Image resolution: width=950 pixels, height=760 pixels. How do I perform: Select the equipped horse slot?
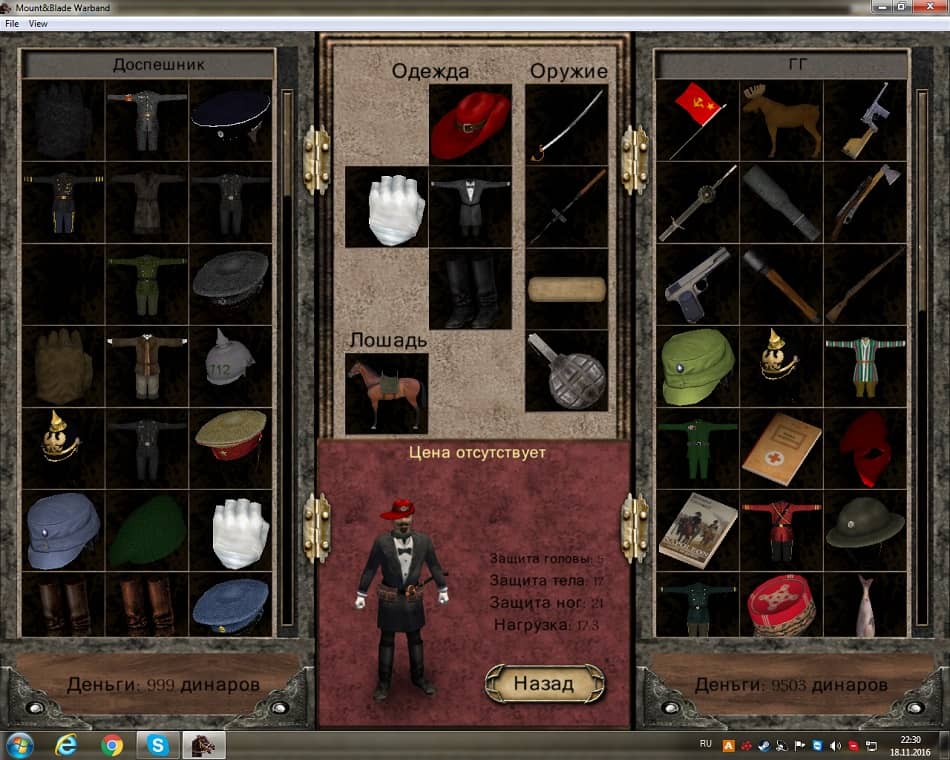(387, 393)
